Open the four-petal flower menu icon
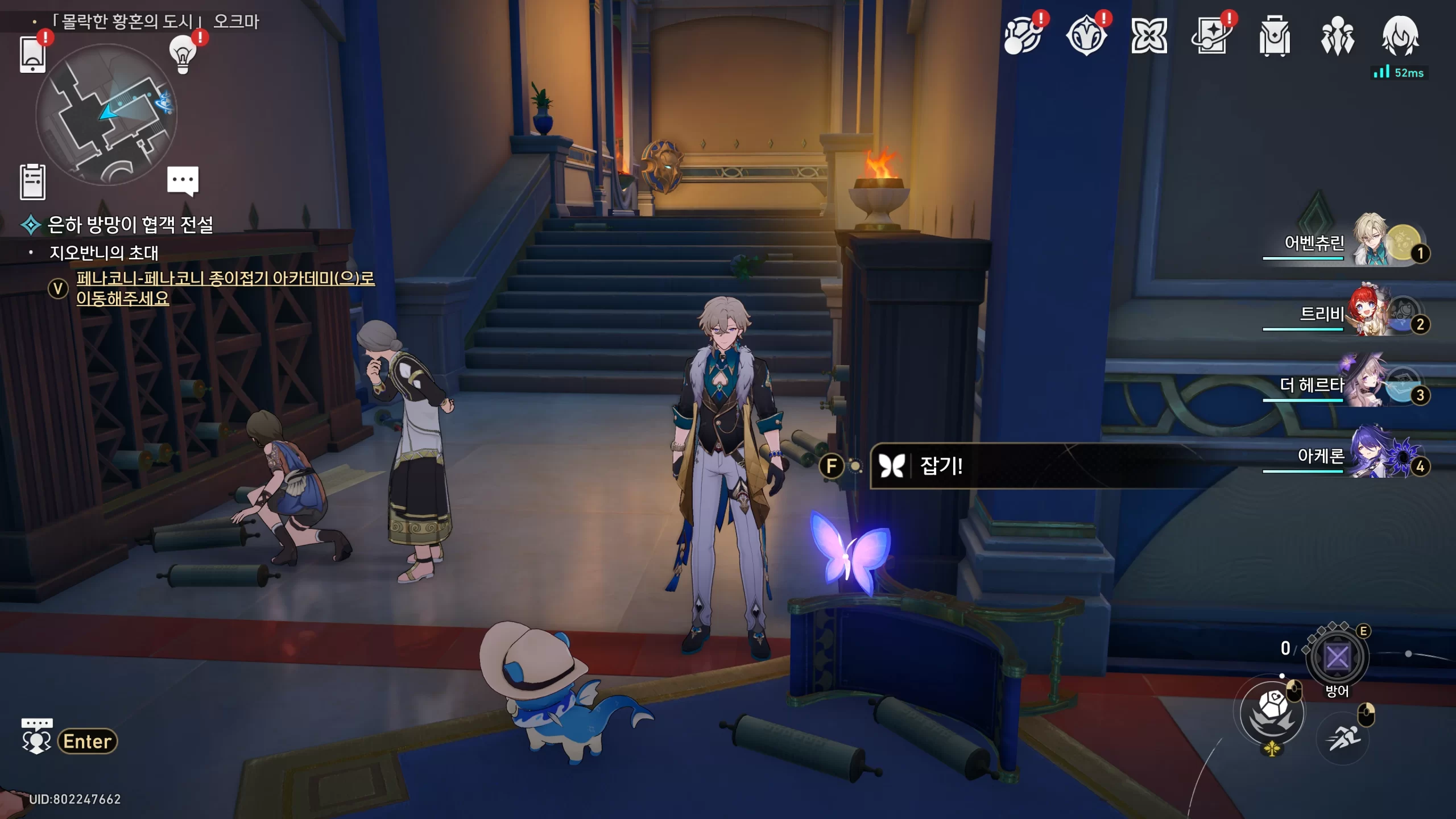Image resolution: width=1456 pixels, height=819 pixels. (x=1149, y=36)
